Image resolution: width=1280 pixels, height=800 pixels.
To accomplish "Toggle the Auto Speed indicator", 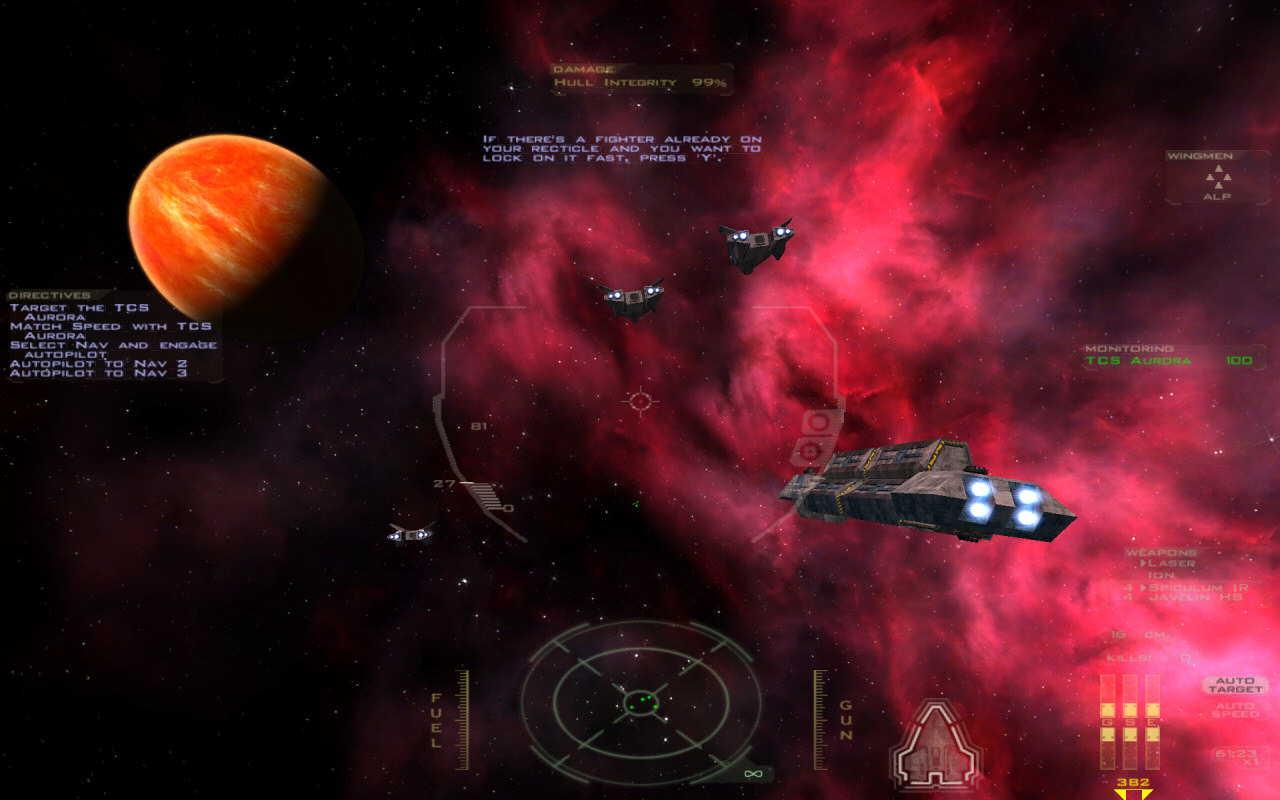I will pyautogui.click(x=1235, y=710).
